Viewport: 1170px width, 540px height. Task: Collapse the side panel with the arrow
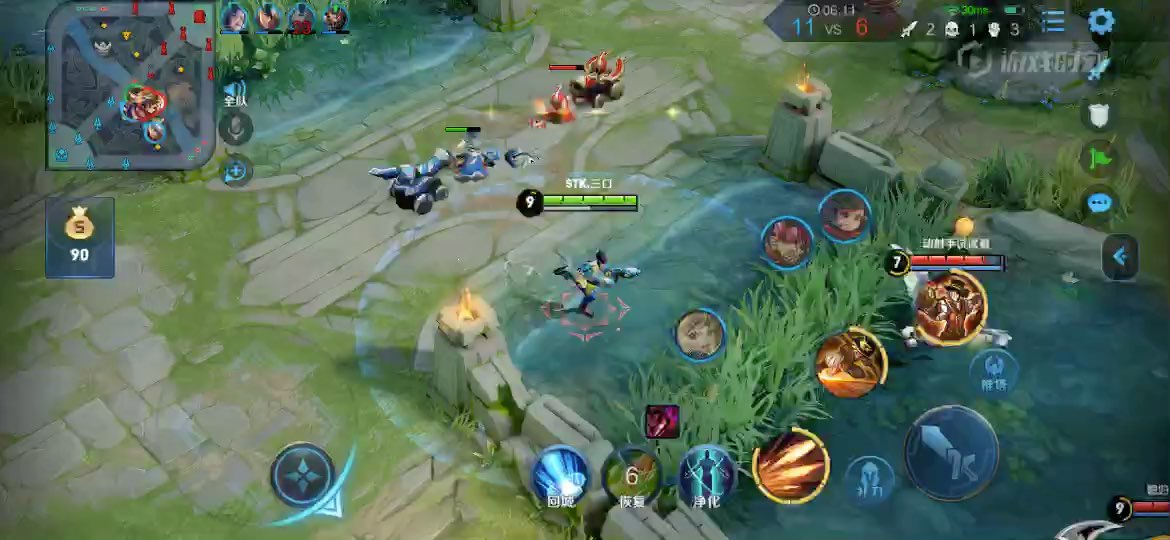[1120, 257]
